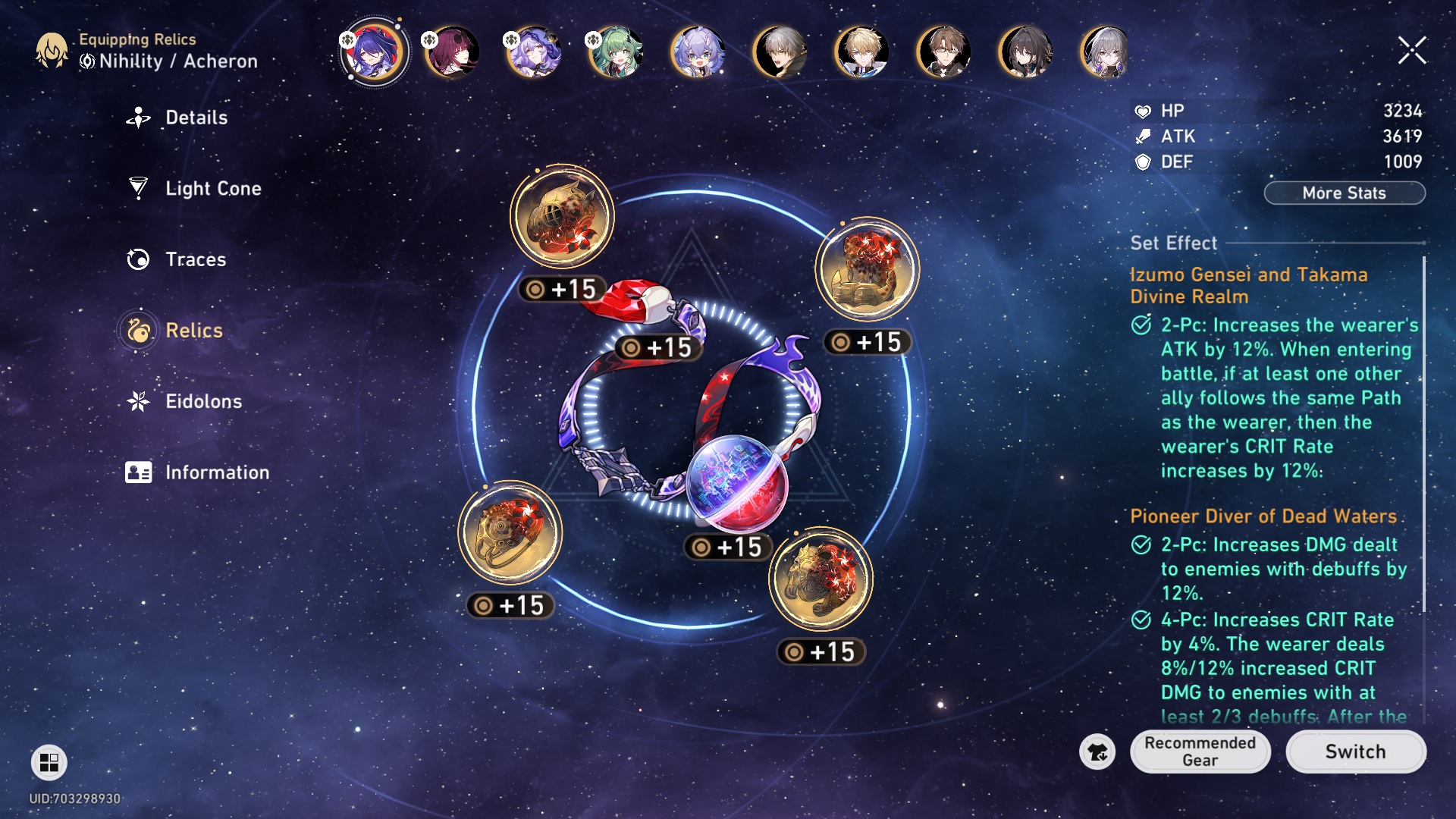Screen dimensions: 1456x819
Task: Choose the brown-haired character with glasses
Action: click(943, 52)
